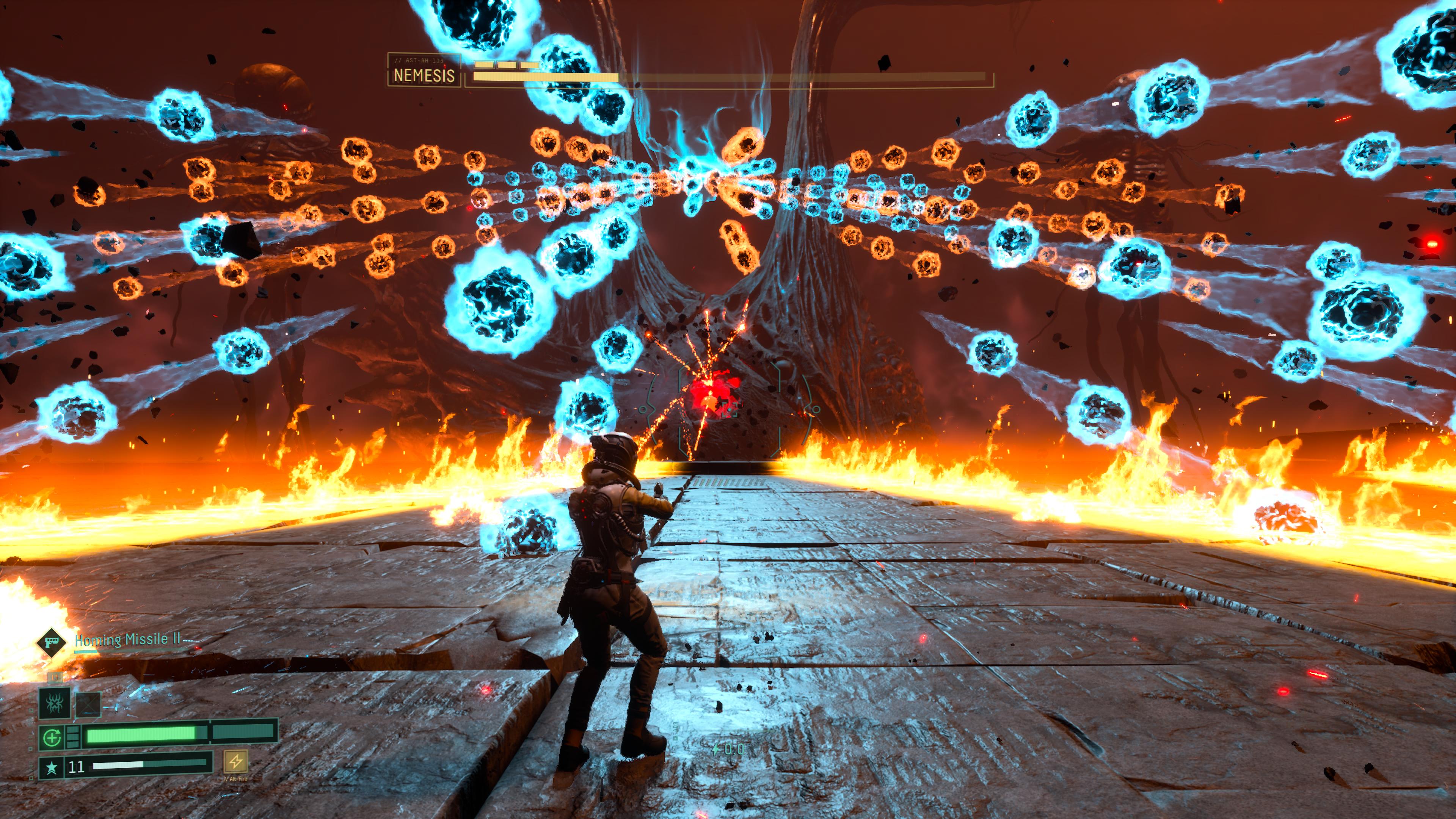Click the spider parasite item slot
1456x819 pixels.
[x=54, y=703]
